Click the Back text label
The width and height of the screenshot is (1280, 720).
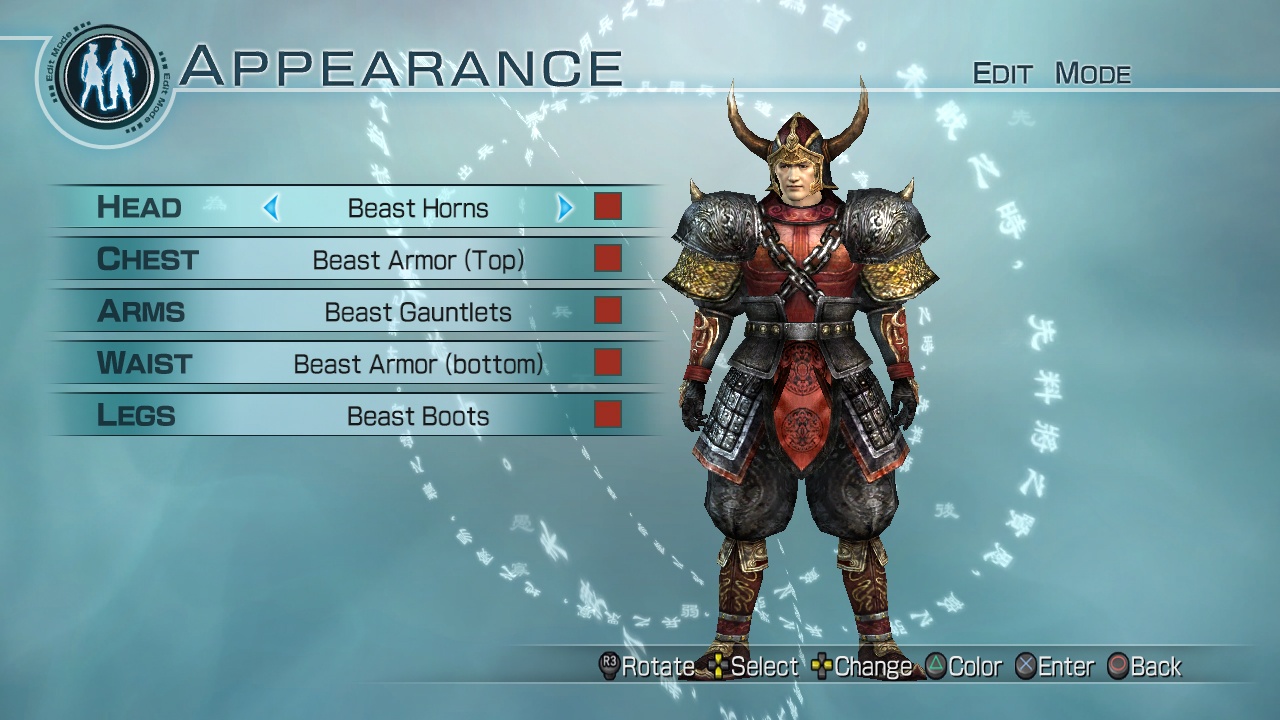(x=1153, y=666)
